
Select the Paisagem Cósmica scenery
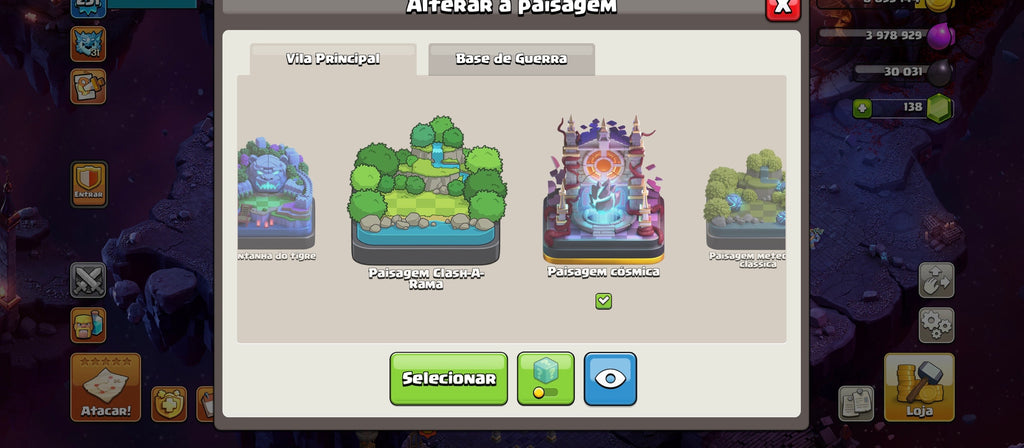(x=603, y=190)
